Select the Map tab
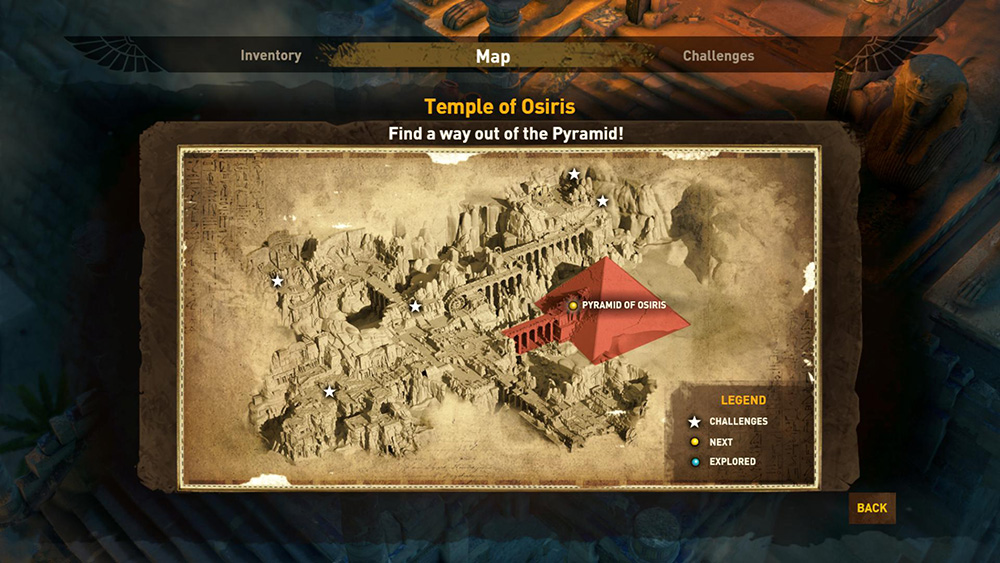The image size is (1000, 563). [493, 56]
